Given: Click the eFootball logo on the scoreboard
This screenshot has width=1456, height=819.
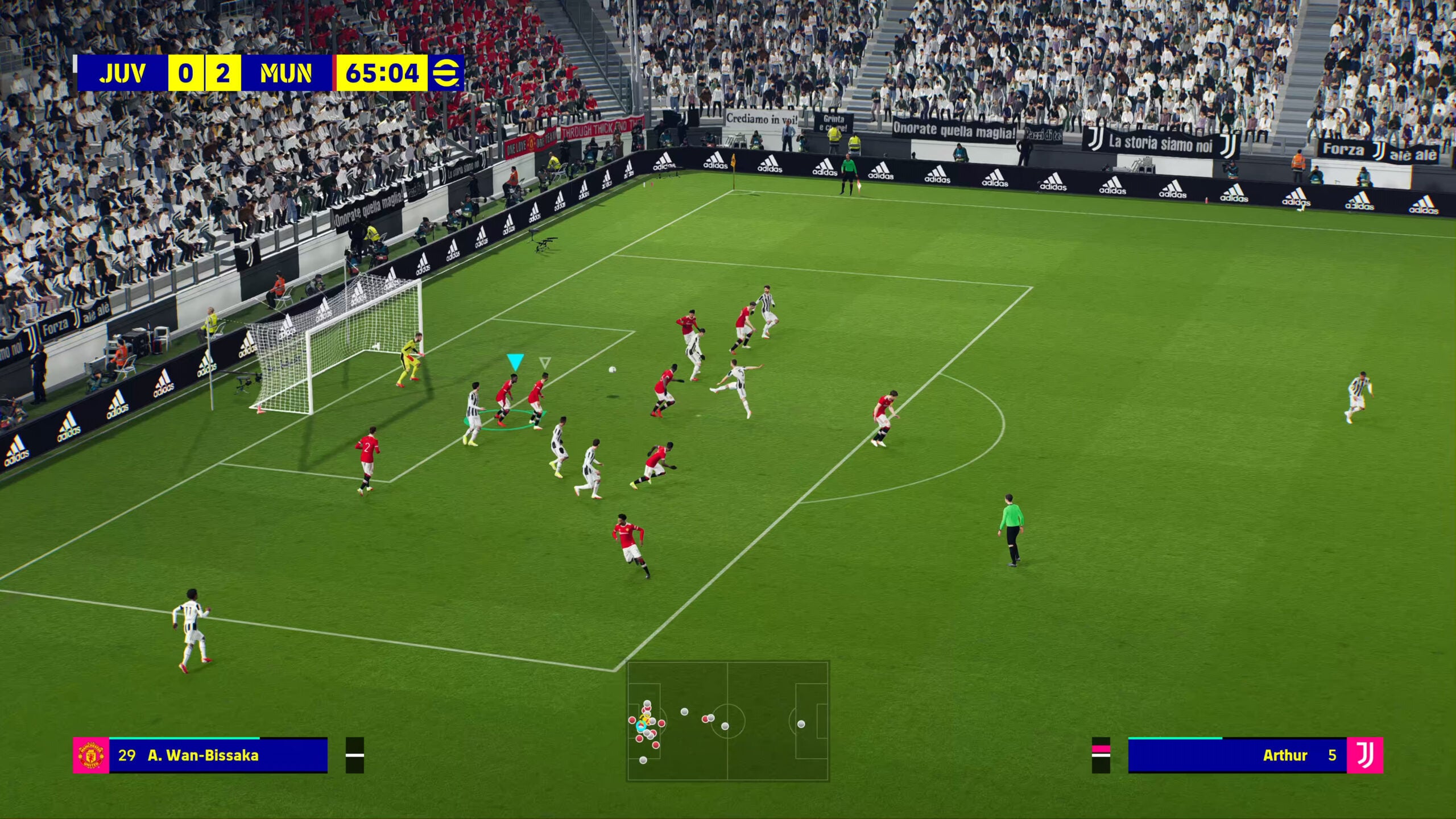Looking at the screenshot, I should [x=446, y=73].
